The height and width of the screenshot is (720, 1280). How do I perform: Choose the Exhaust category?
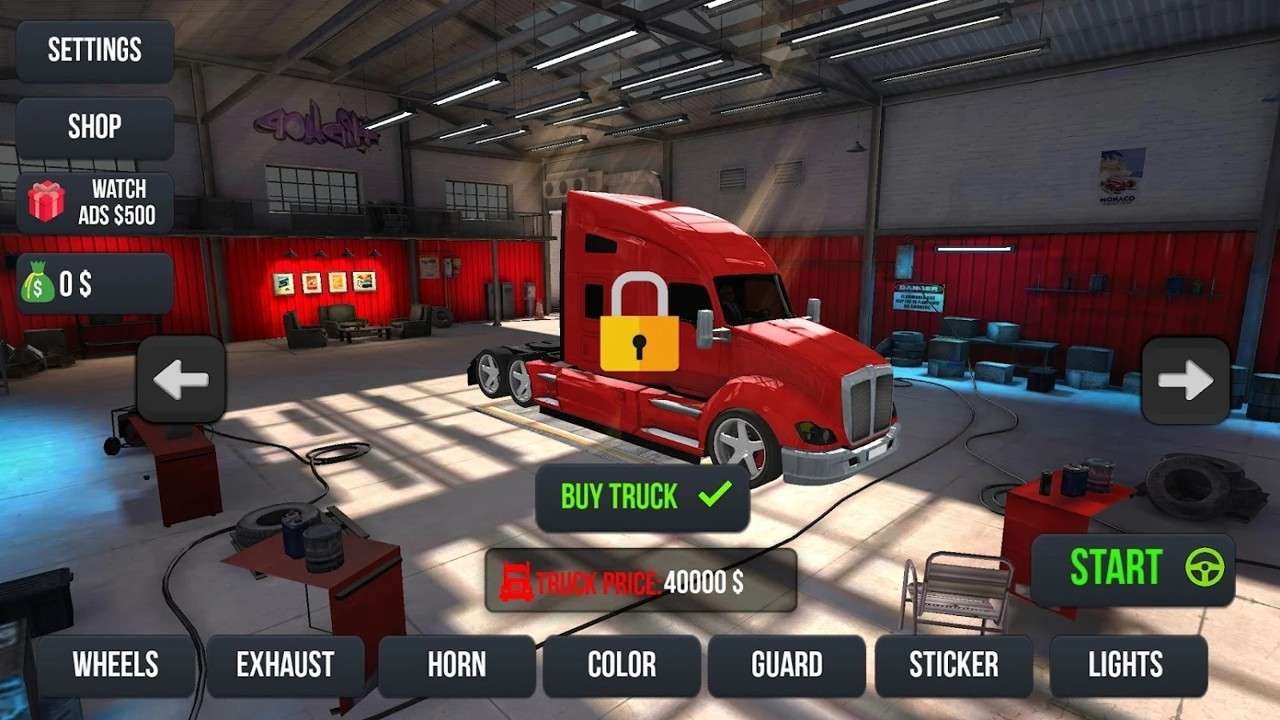tap(285, 665)
